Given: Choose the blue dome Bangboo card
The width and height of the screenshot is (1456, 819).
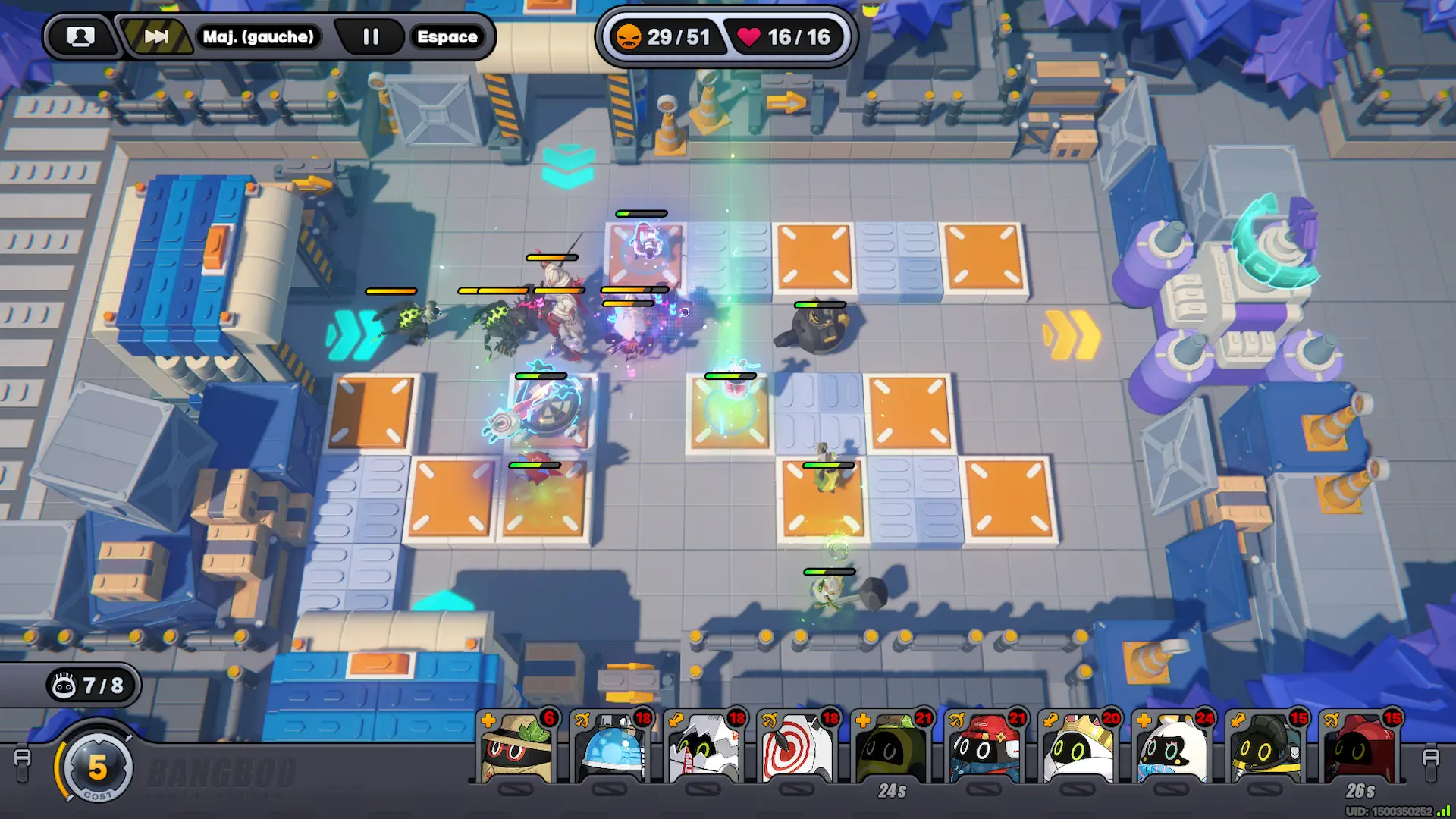Looking at the screenshot, I should tap(611, 748).
